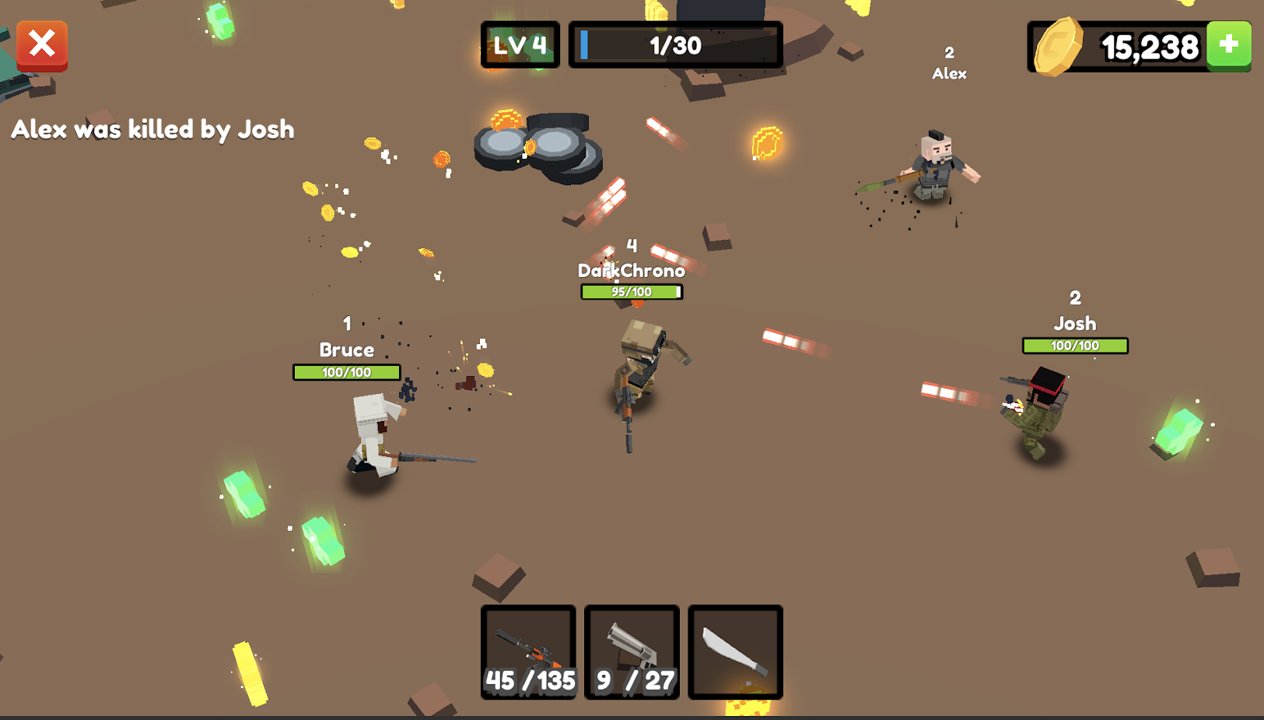Select the assault rifle weapon slot
1264x720 pixels.
tap(528, 651)
